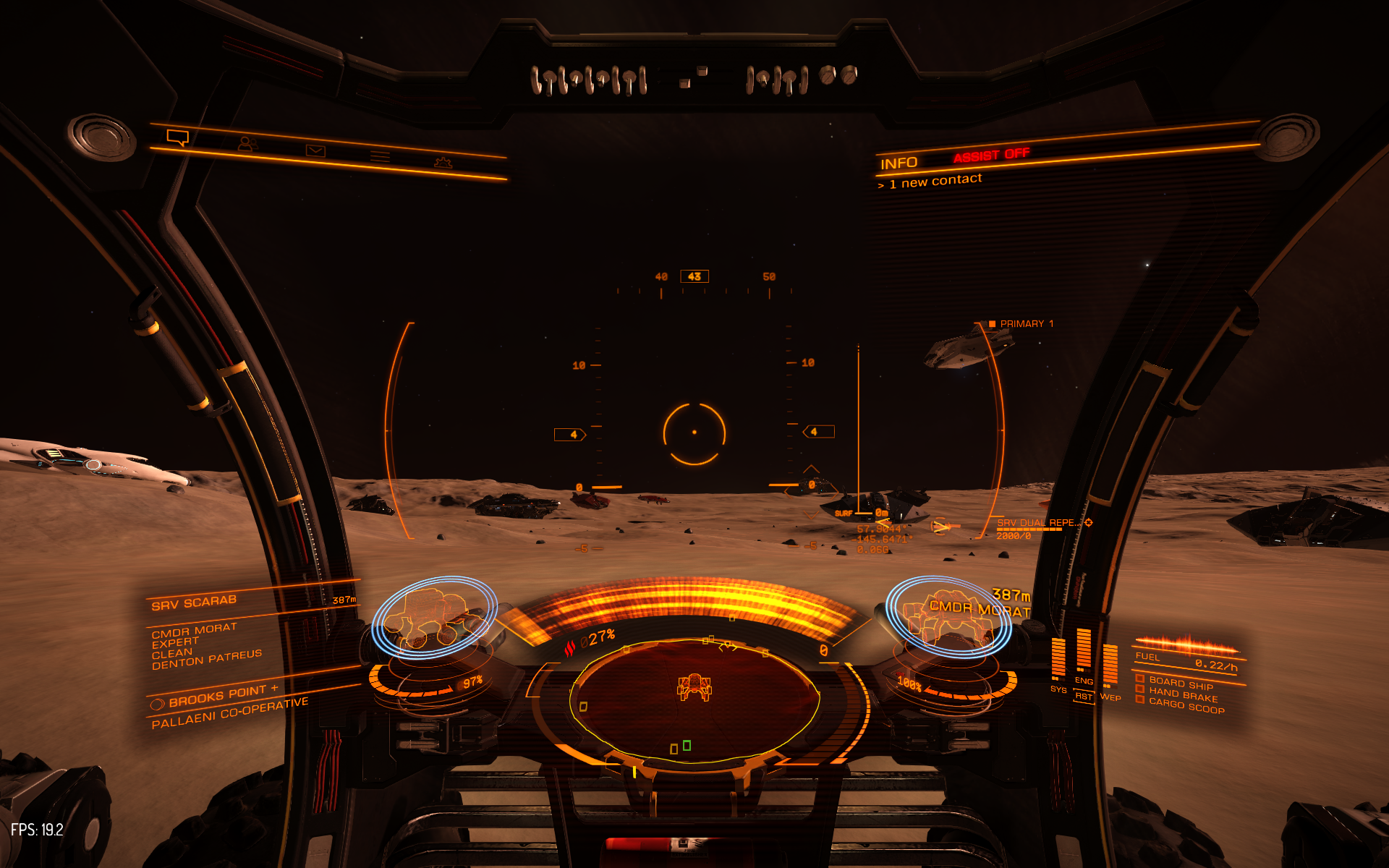Image resolution: width=1389 pixels, height=868 pixels.
Task: Open the inbox envelope tab
Action: (x=315, y=150)
